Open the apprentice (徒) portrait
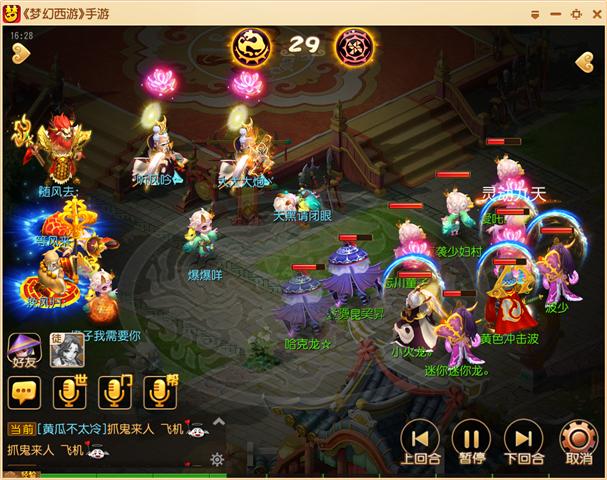607x480 pixels. (67, 349)
